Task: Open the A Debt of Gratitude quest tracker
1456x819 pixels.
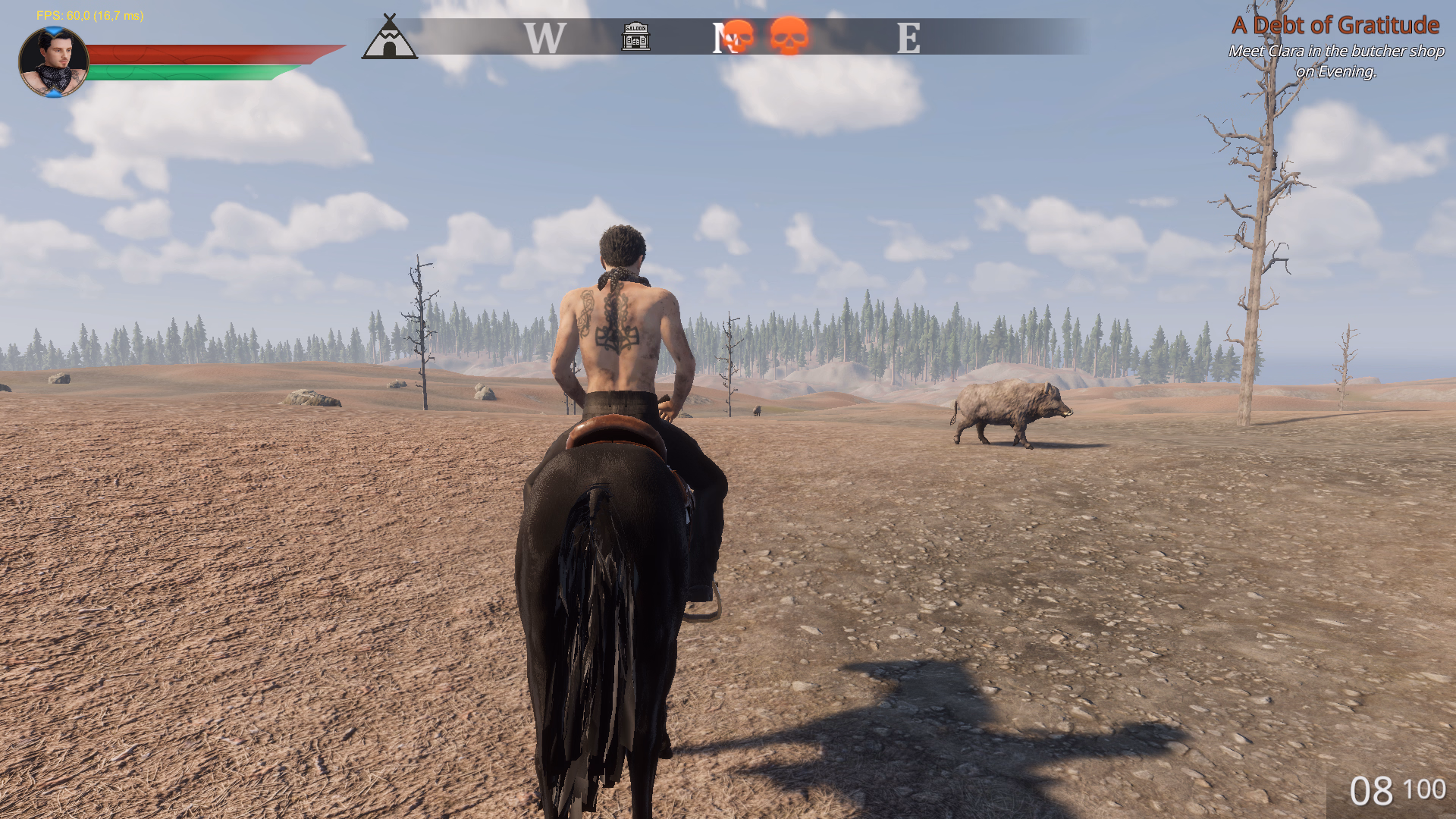Action: pos(1335,25)
